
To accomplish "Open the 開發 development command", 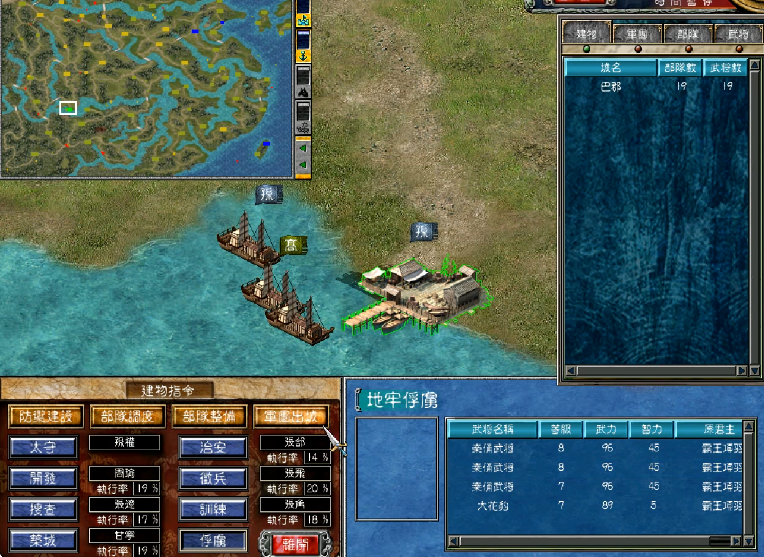I will 44,478.
